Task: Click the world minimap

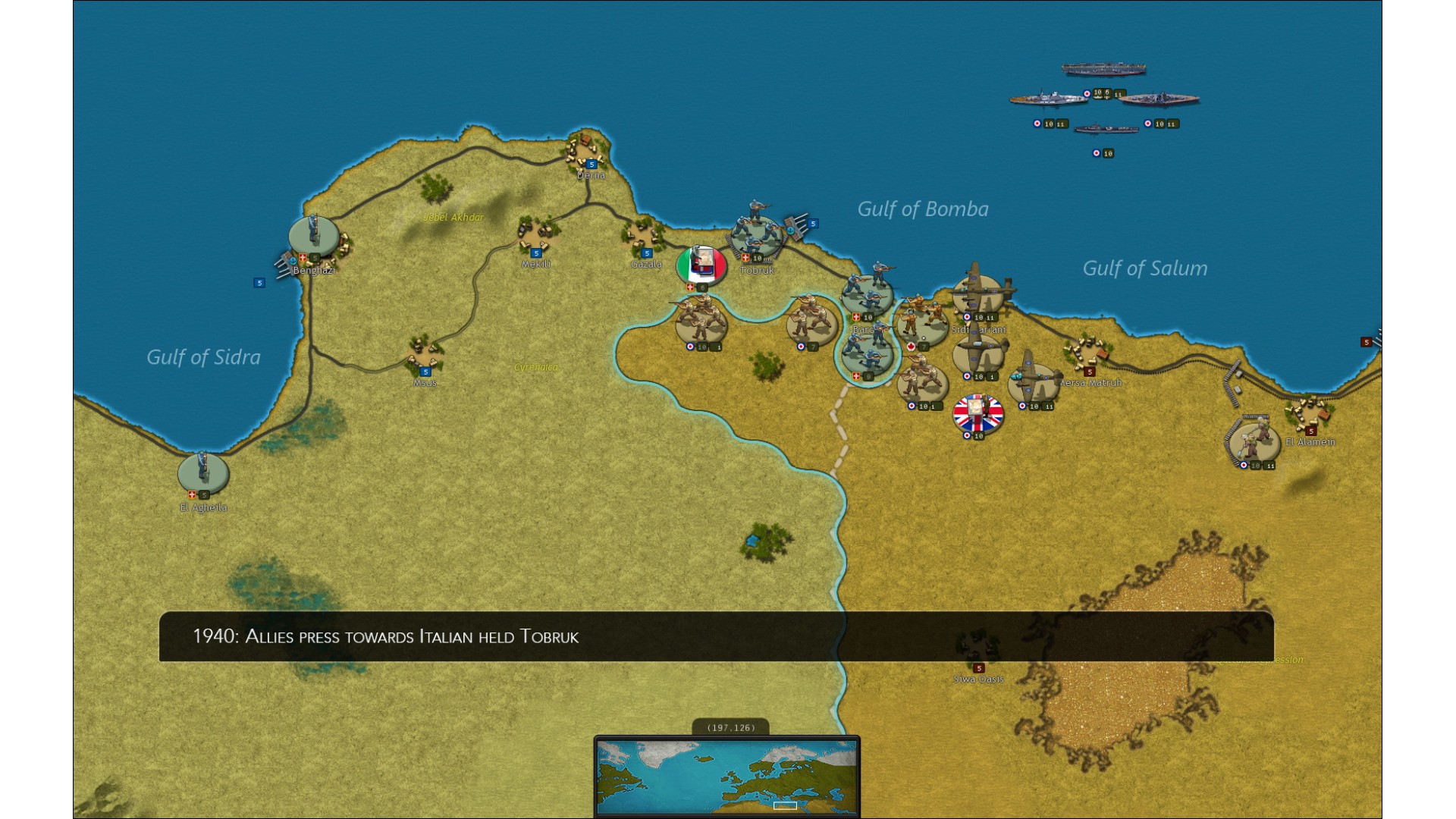Action: click(x=726, y=777)
